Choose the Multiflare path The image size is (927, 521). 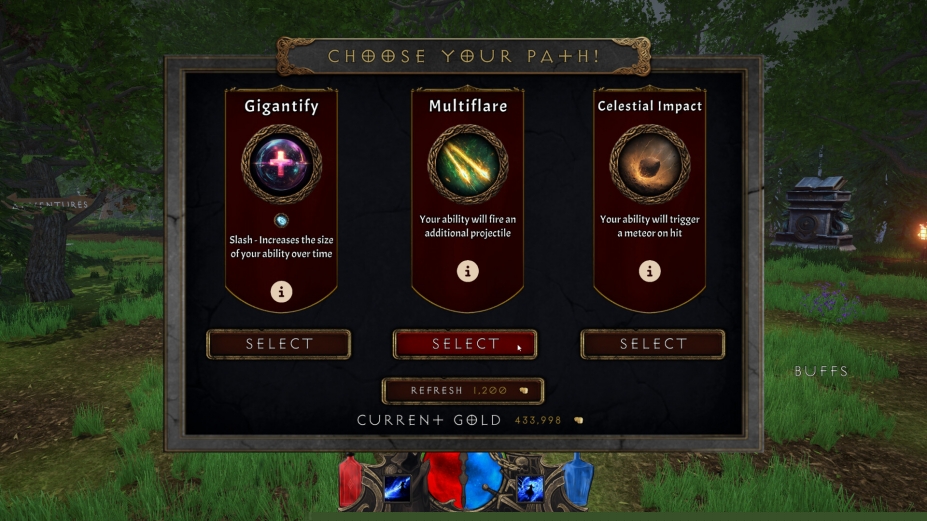465,344
